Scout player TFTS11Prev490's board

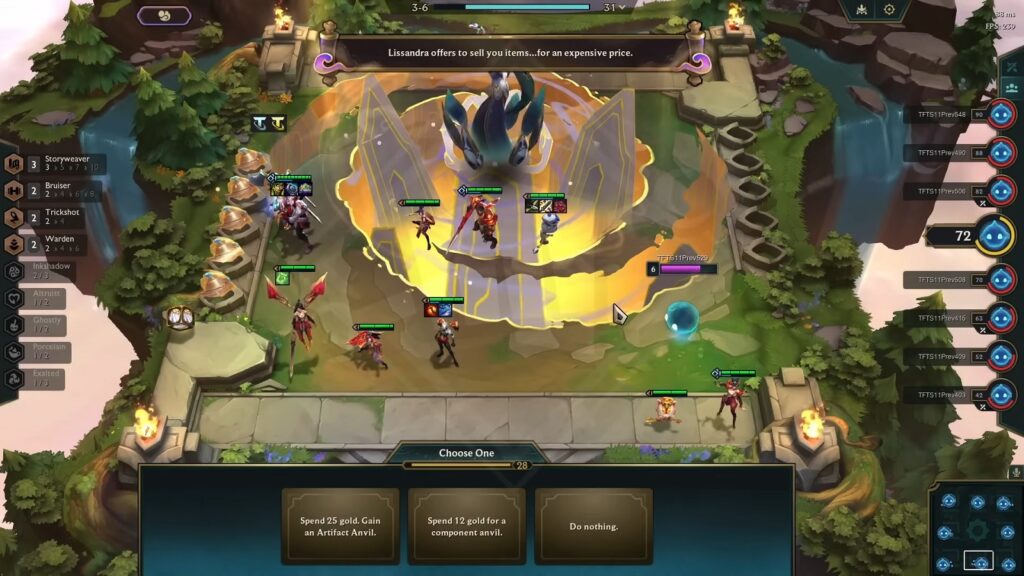(x=1001, y=152)
